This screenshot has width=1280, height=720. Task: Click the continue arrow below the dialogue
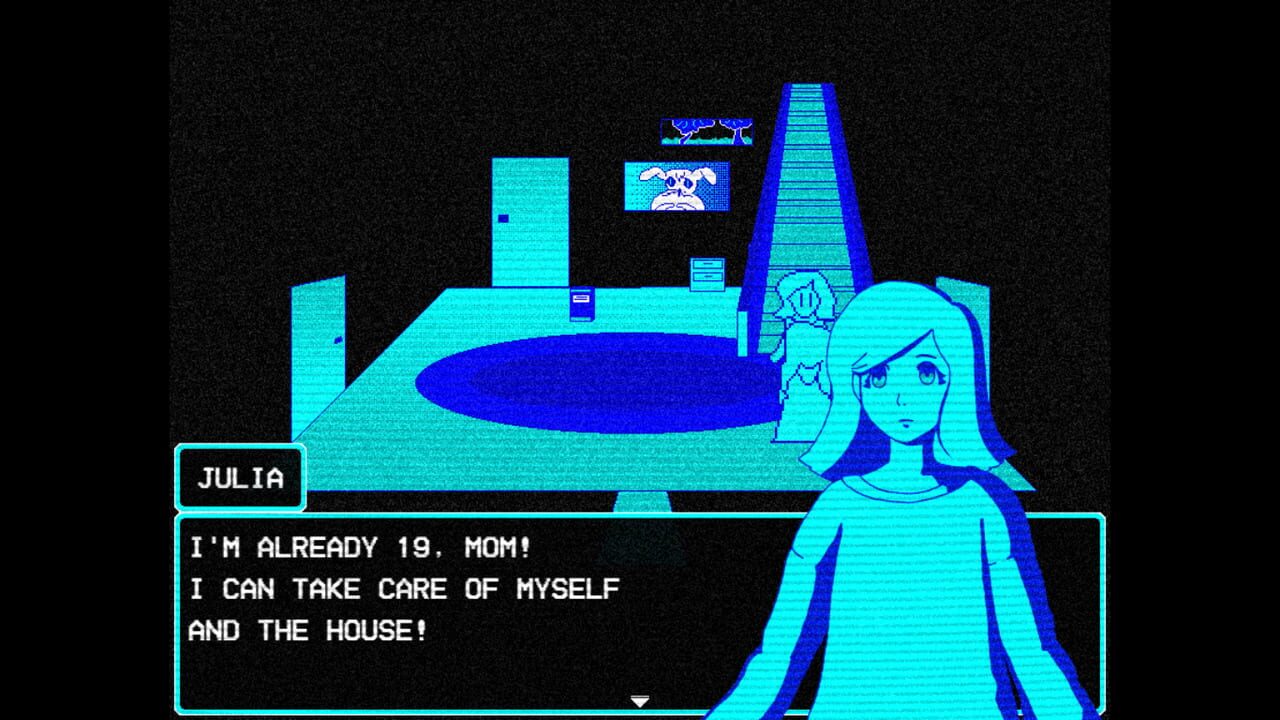tap(640, 701)
